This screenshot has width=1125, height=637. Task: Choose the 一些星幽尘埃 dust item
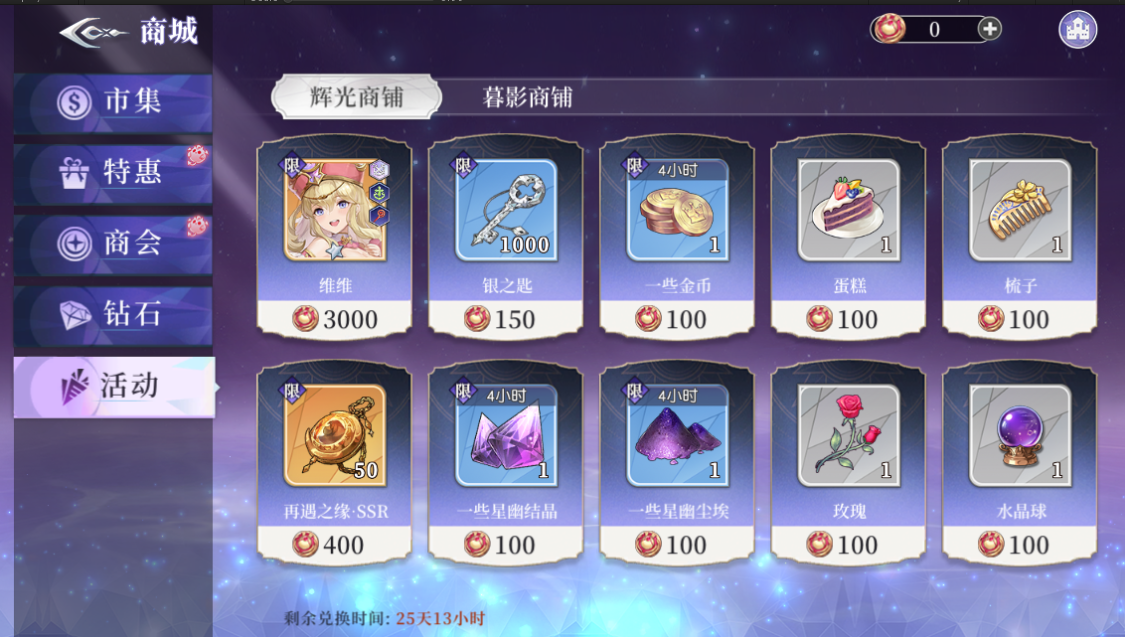pyautogui.click(x=677, y=461)
